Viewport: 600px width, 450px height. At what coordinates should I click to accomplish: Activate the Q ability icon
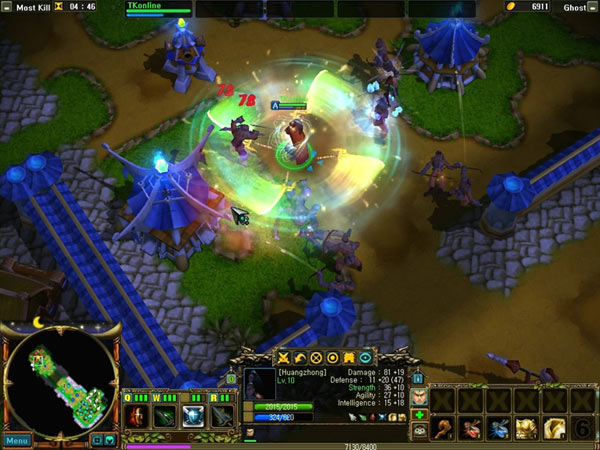[x=137, y=416]
